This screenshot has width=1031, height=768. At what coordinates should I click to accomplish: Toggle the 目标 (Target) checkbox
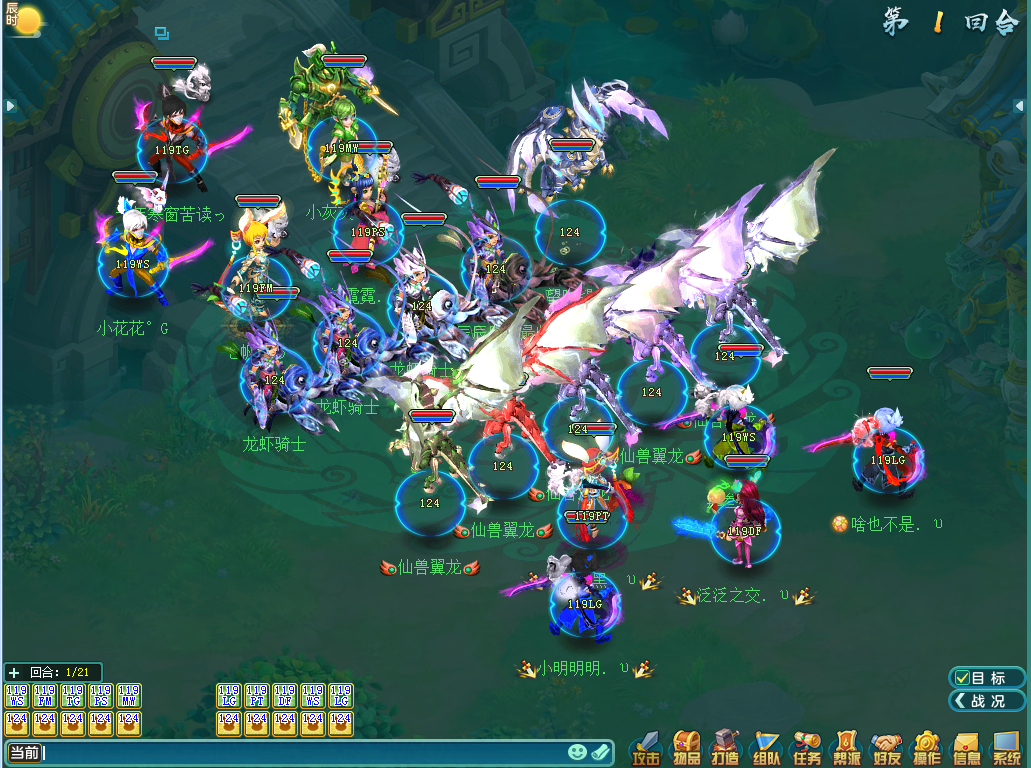point(963,678)
